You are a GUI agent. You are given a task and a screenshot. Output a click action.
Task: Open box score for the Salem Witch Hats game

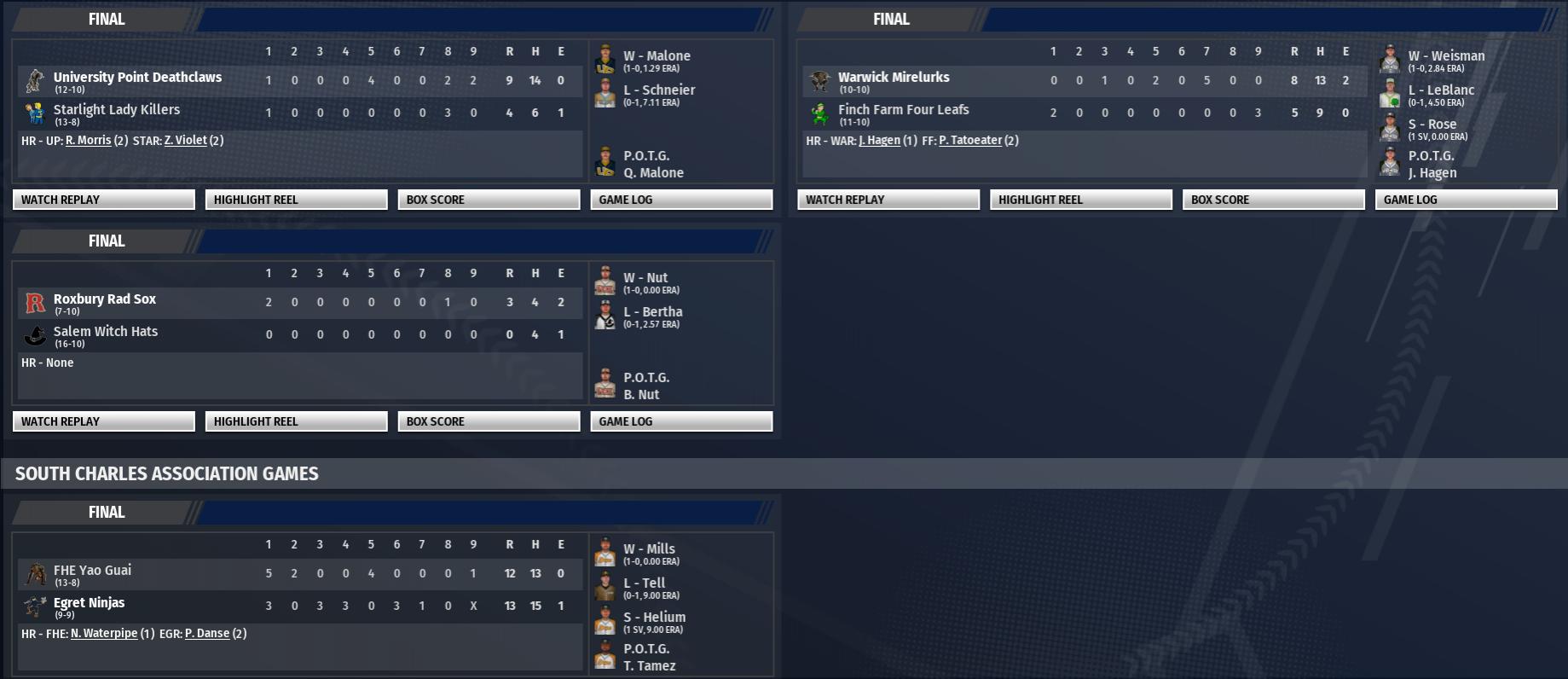tap(489, 421)
